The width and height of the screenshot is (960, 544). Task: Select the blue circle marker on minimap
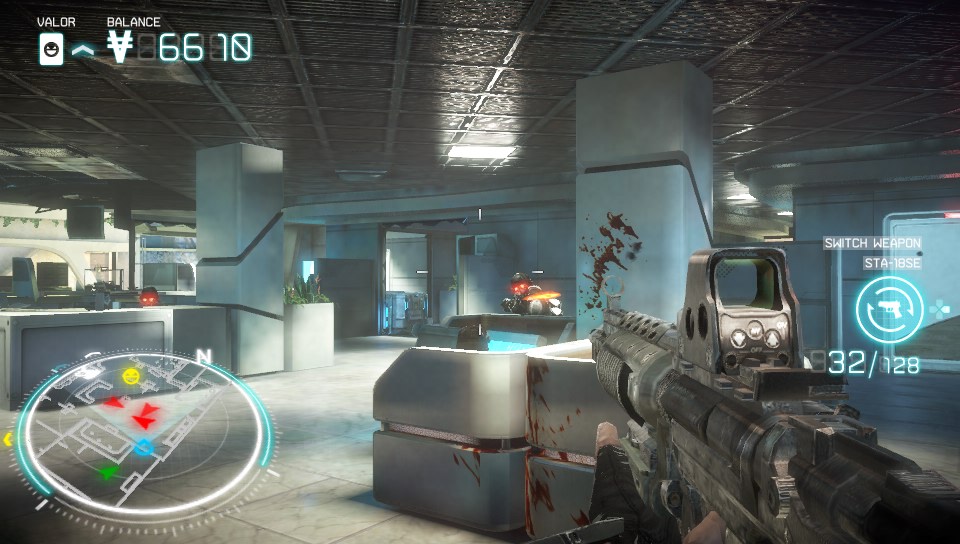click(144, 447)
